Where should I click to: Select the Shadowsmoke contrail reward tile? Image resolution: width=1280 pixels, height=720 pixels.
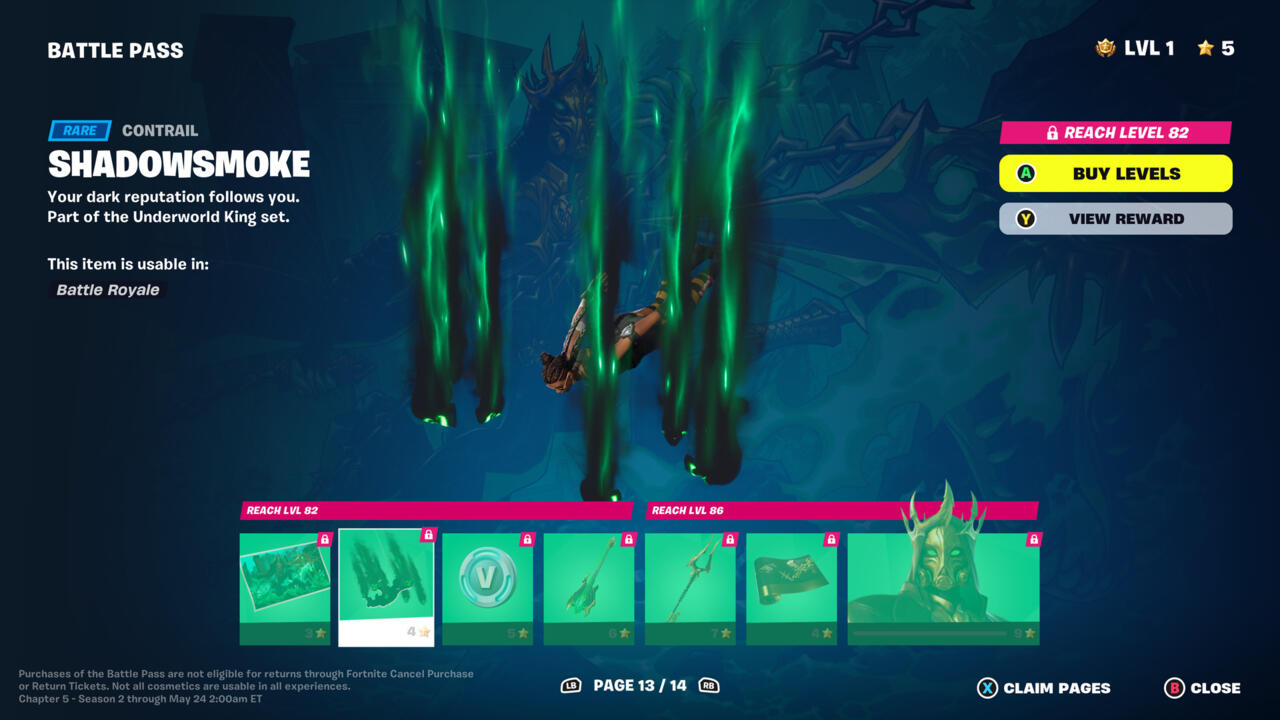[386, 587]
